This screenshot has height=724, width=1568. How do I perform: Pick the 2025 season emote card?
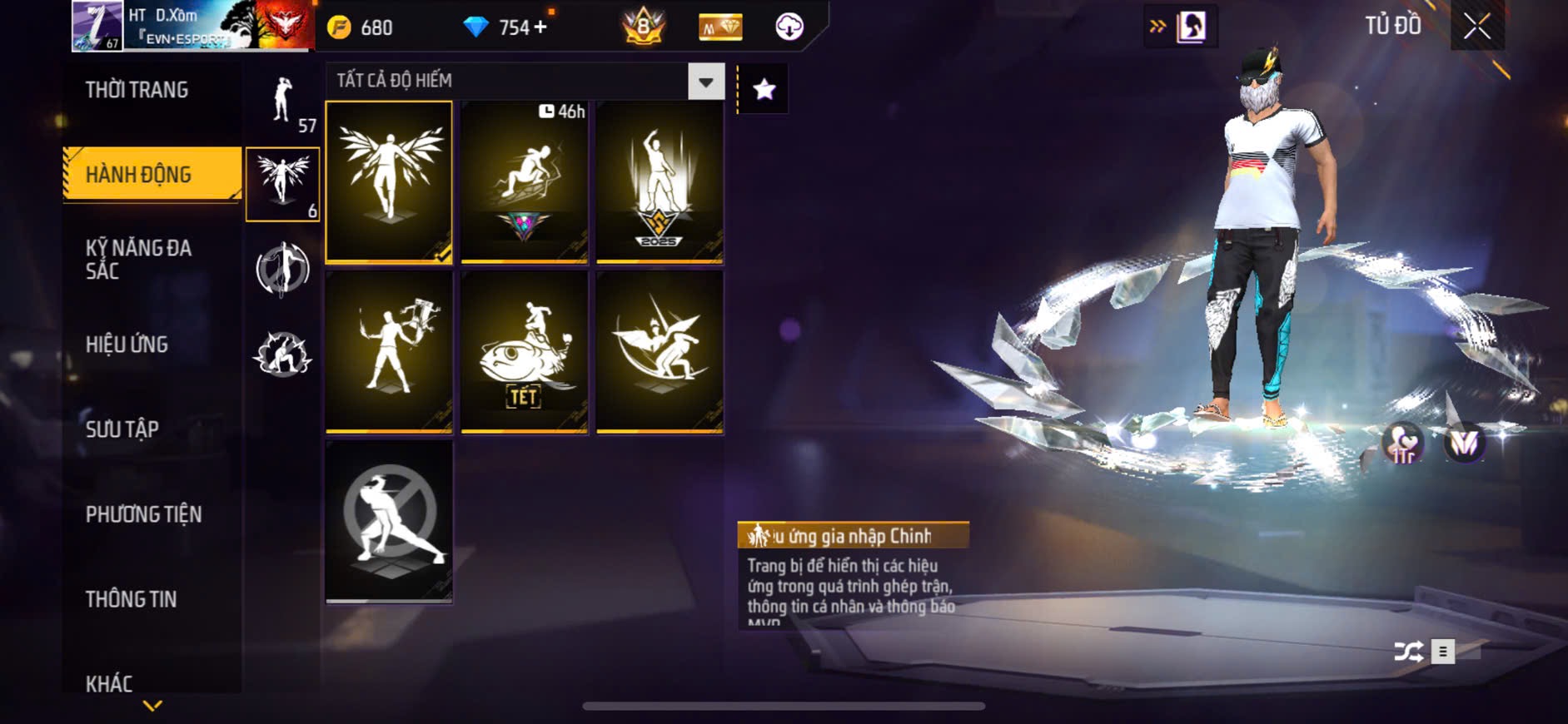[660, 181]
